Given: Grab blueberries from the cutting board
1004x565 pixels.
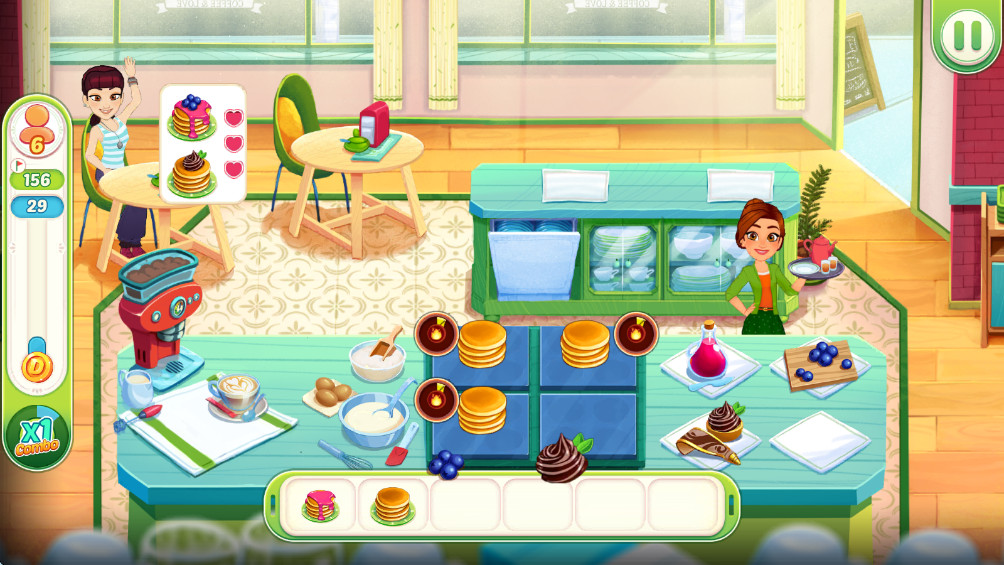Looking at the screenshot, I should (x=822, y=361).
